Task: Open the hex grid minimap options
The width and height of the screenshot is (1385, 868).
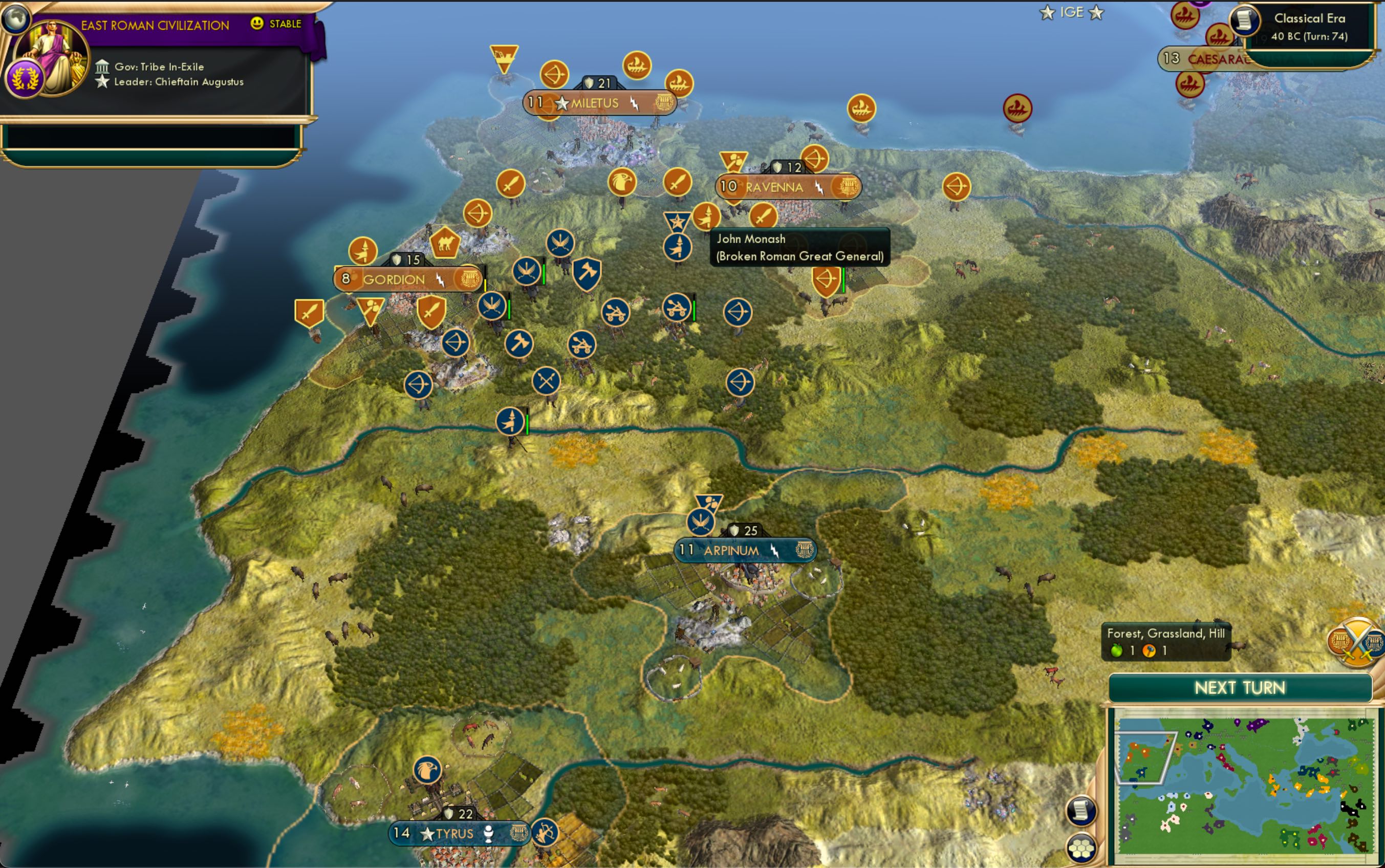Action: pos(1081,848)
